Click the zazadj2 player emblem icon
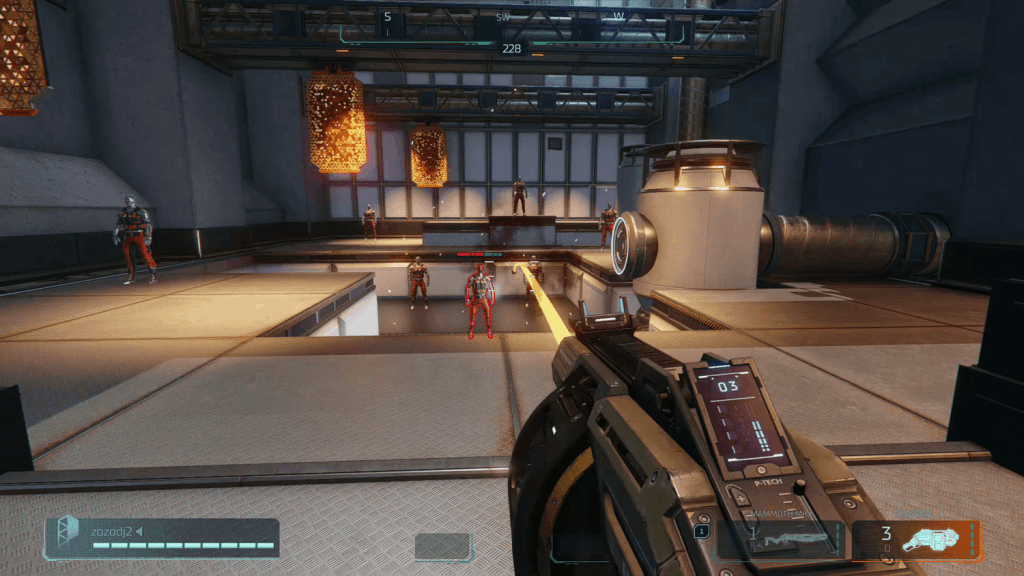 [67, 535]
